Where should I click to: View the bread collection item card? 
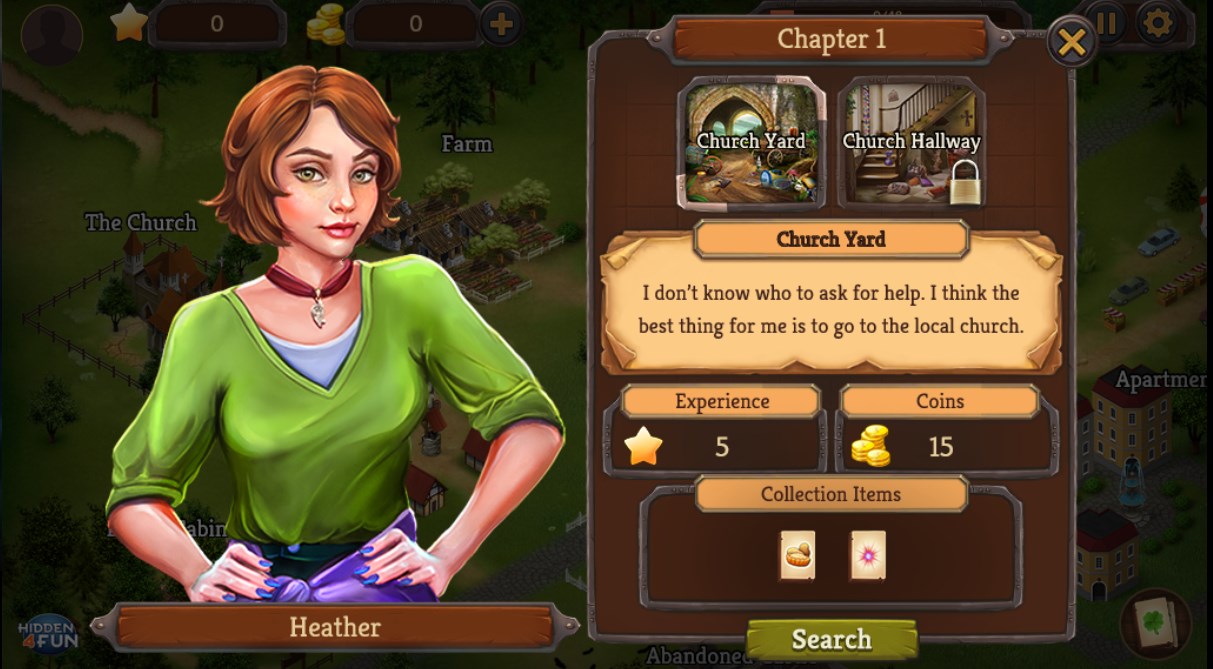tap(797, 555)
